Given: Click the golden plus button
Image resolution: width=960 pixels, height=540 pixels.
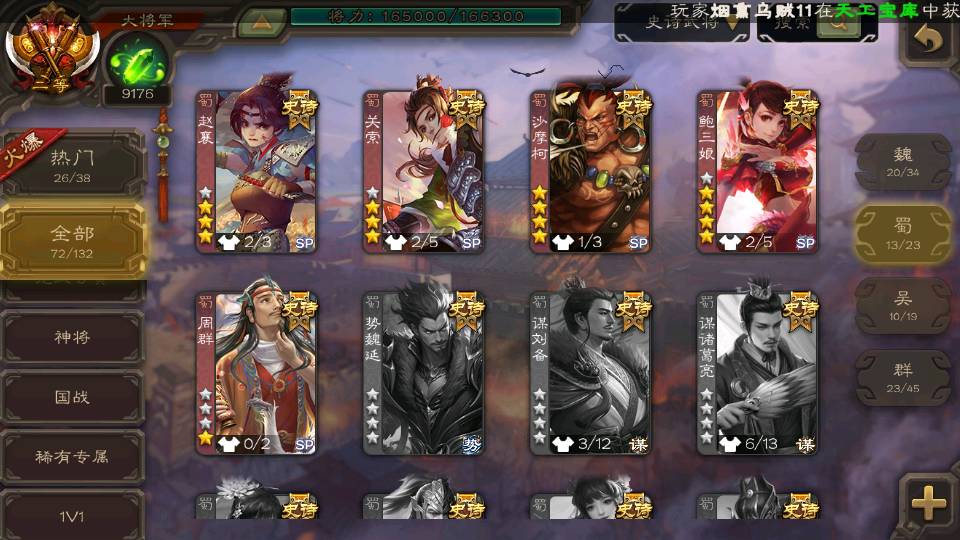Looking at the screenshot, I should point(929,503).
